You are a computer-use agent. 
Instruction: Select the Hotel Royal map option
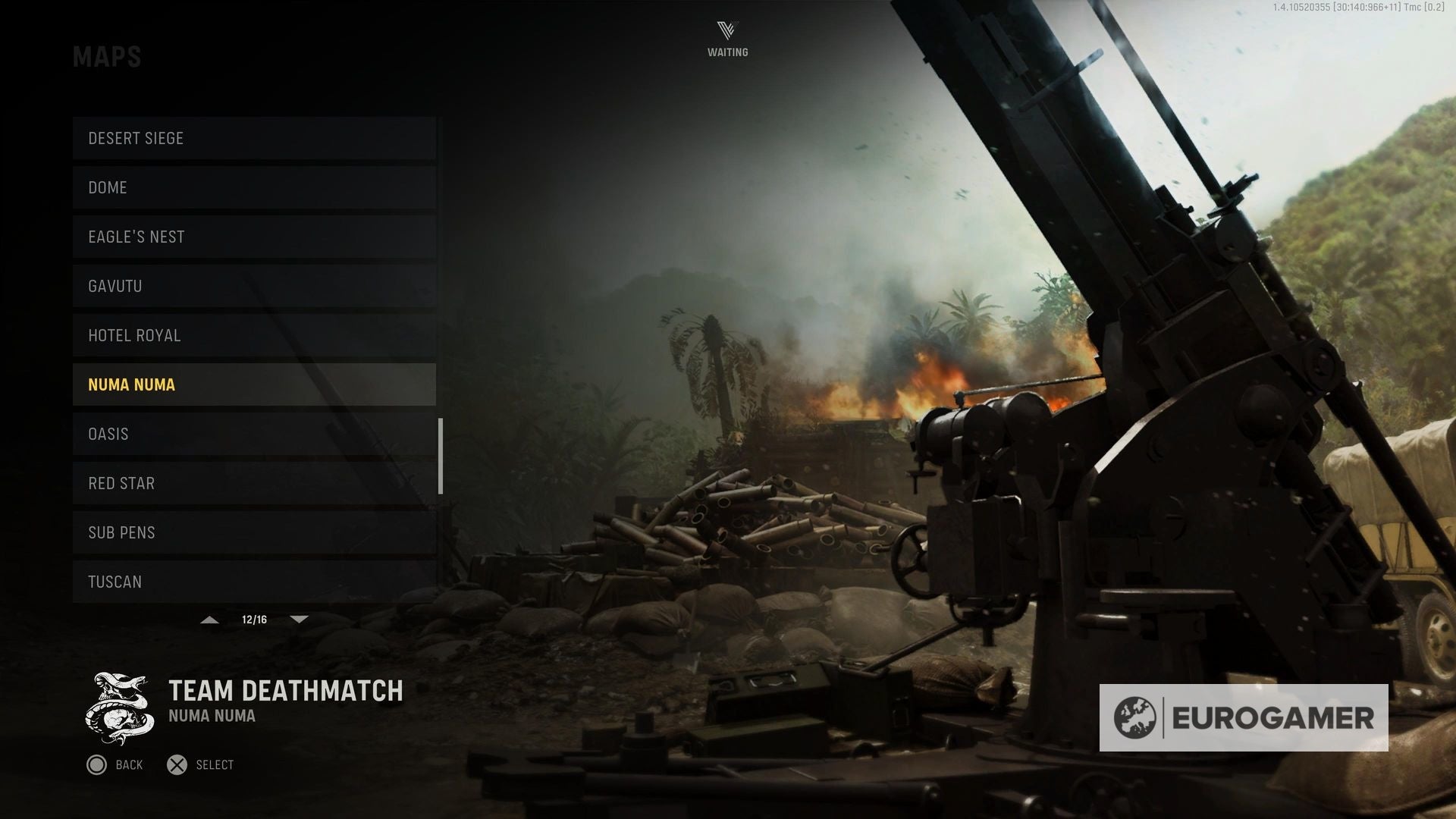tap(254, 335)
